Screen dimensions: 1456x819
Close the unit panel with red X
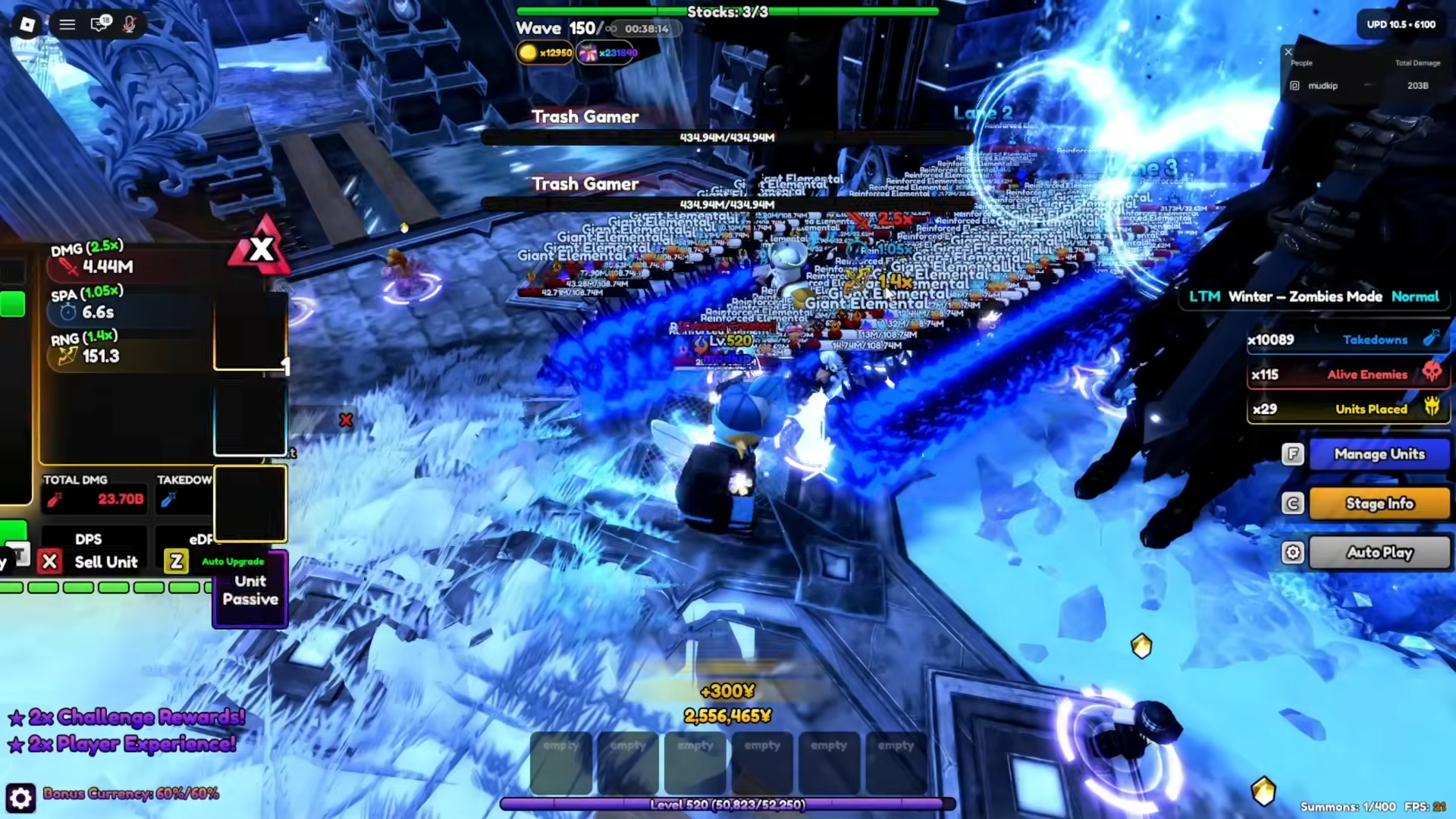click(x=261, y=249)
